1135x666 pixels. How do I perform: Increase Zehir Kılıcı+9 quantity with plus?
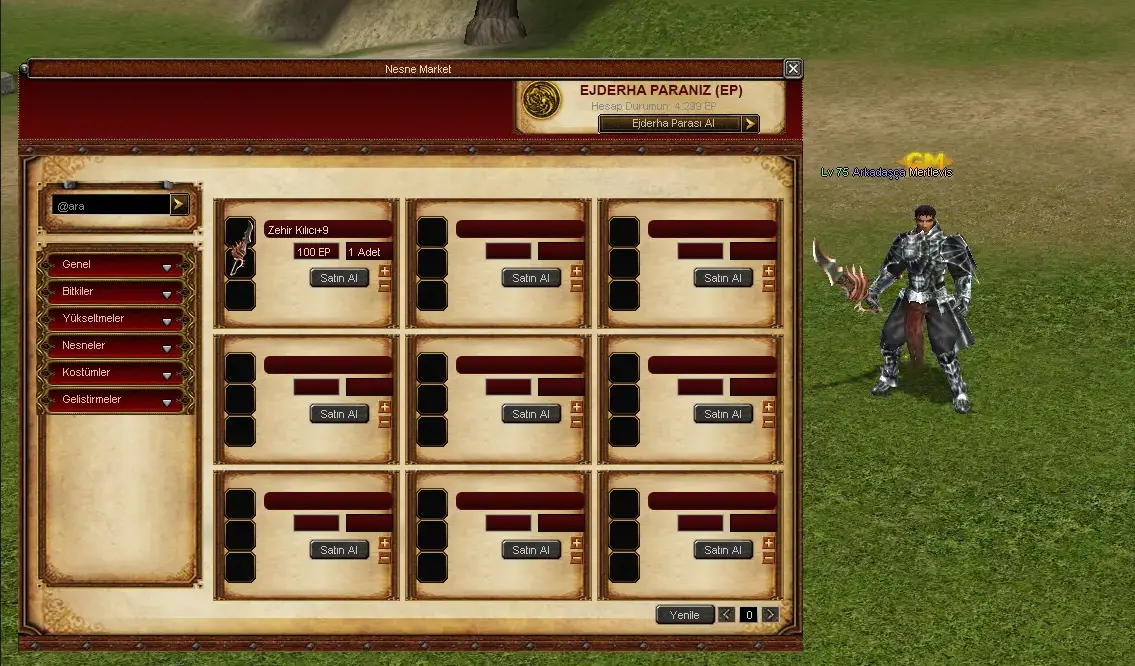[x=385, y=271]
